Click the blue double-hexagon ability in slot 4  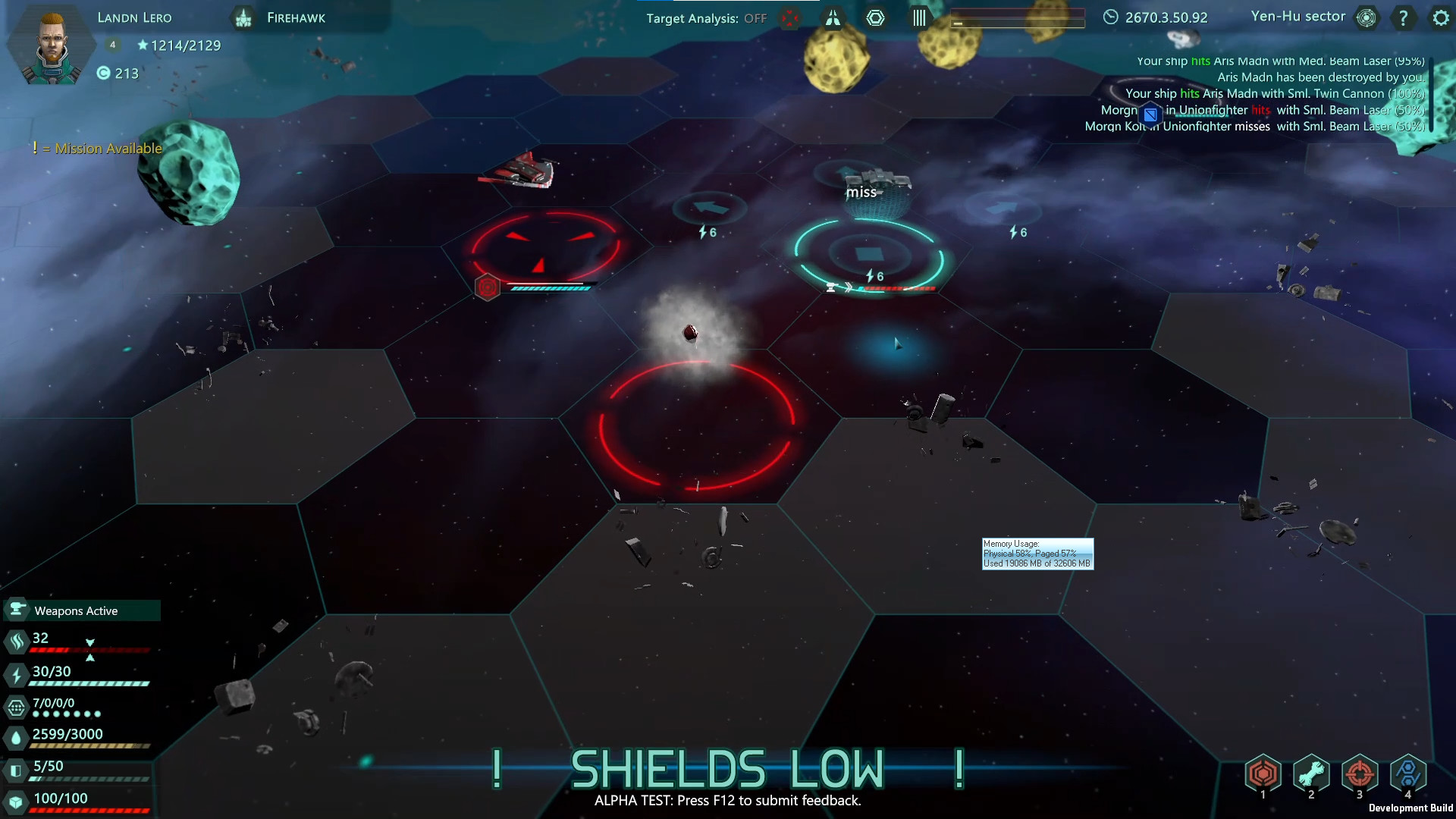point(1409,773)
